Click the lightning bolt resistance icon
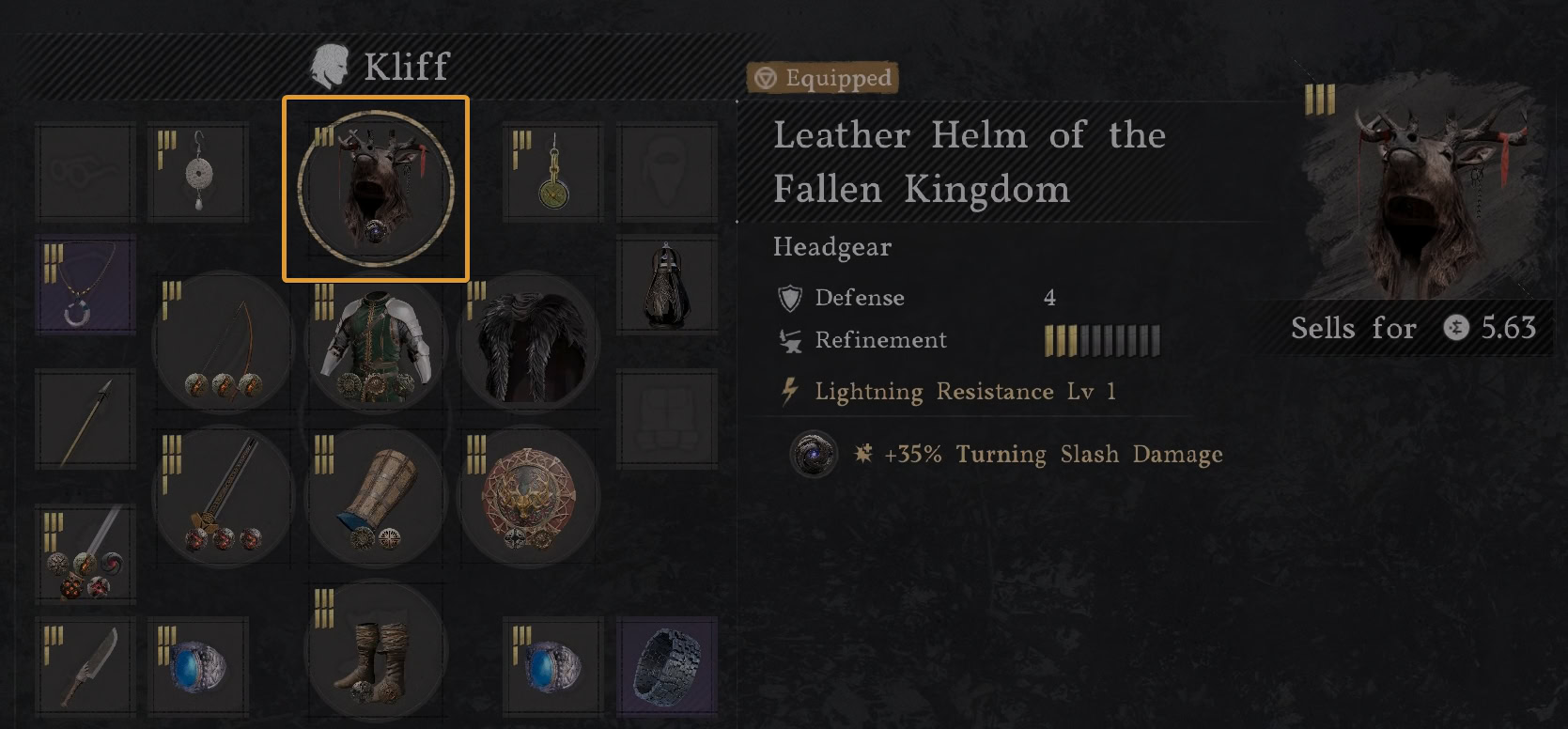 point(789,392)
